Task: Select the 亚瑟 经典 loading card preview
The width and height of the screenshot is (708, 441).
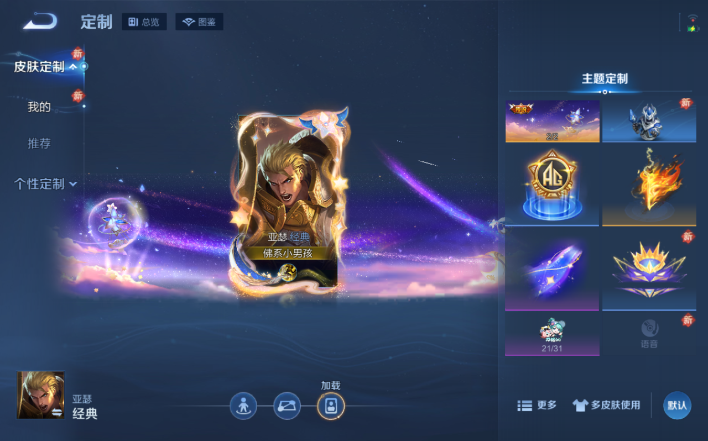Action: pos(286,205)
